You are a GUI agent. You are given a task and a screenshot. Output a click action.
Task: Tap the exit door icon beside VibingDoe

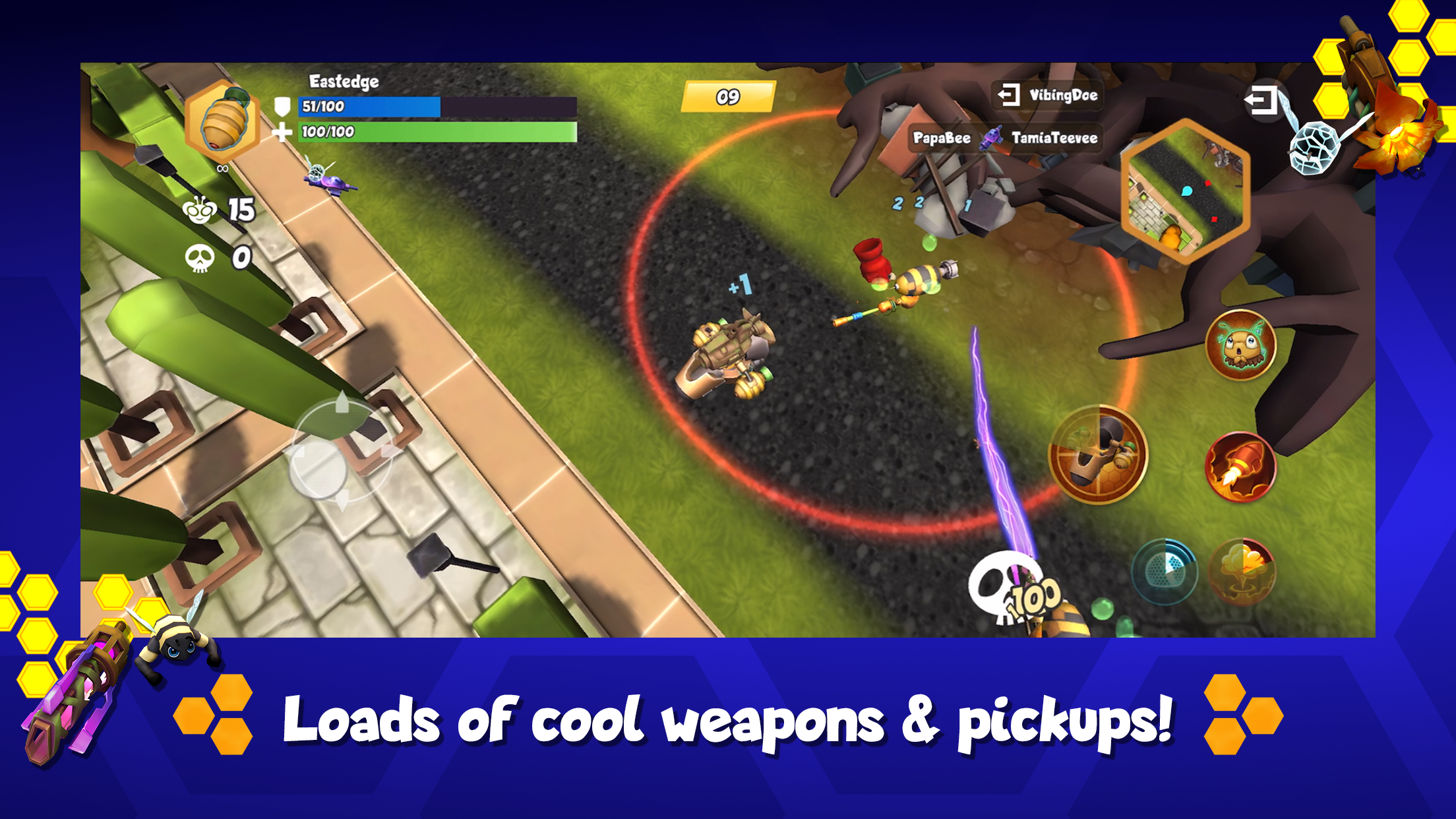click(1009, 94)
